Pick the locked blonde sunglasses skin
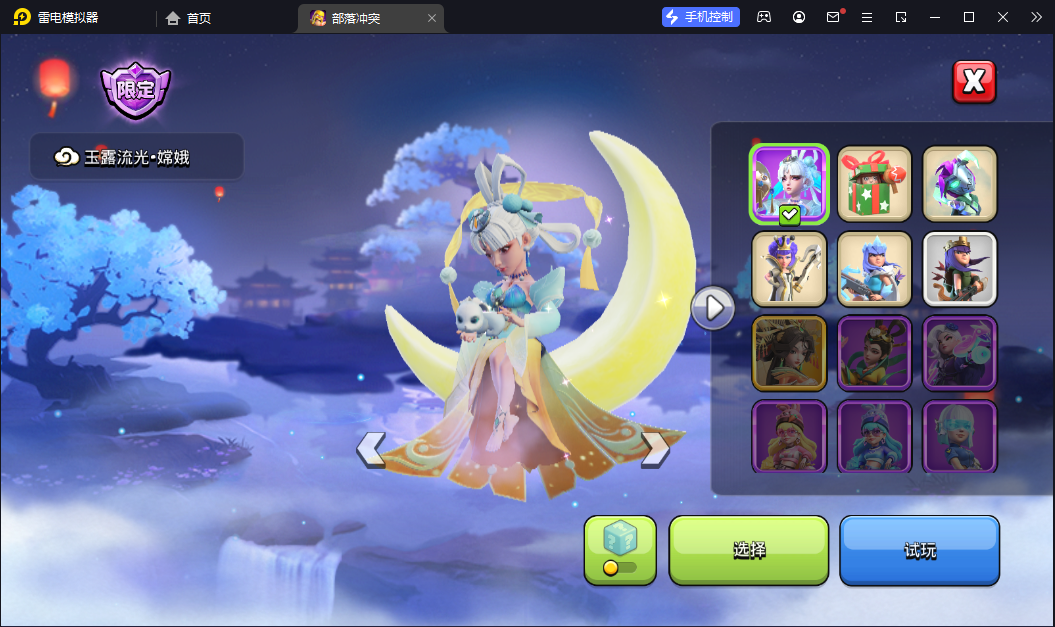Screen dimensions: 1055x627 click(x=790, y=436)
